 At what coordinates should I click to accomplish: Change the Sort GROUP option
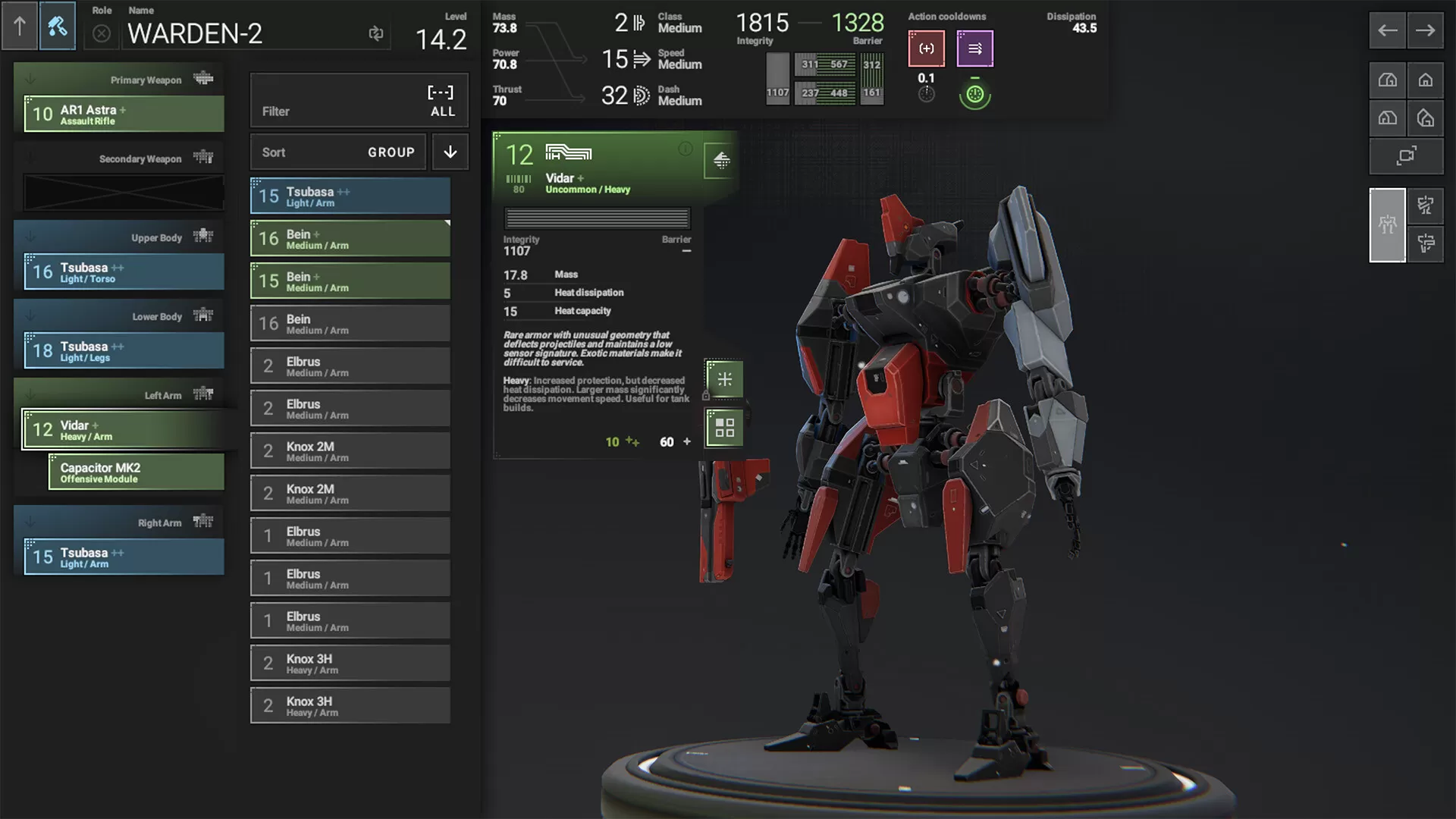pos(338,152)
